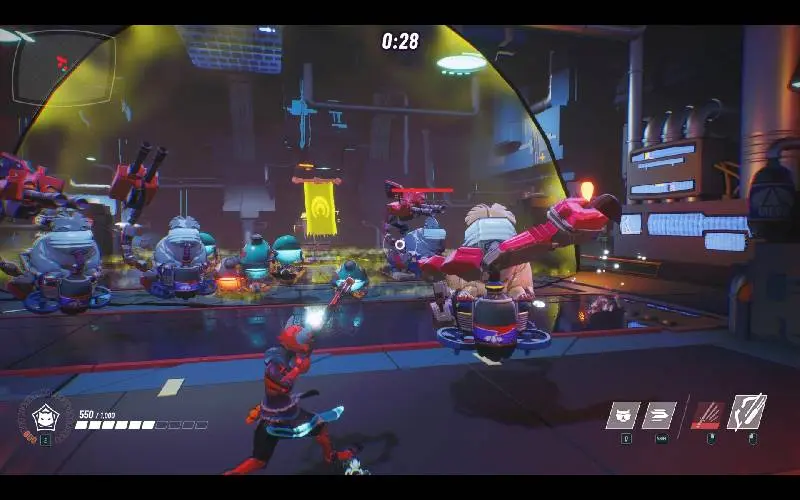Select the red claw slash attack icon
Screen dimensions: 800x500
click(708, 415)
